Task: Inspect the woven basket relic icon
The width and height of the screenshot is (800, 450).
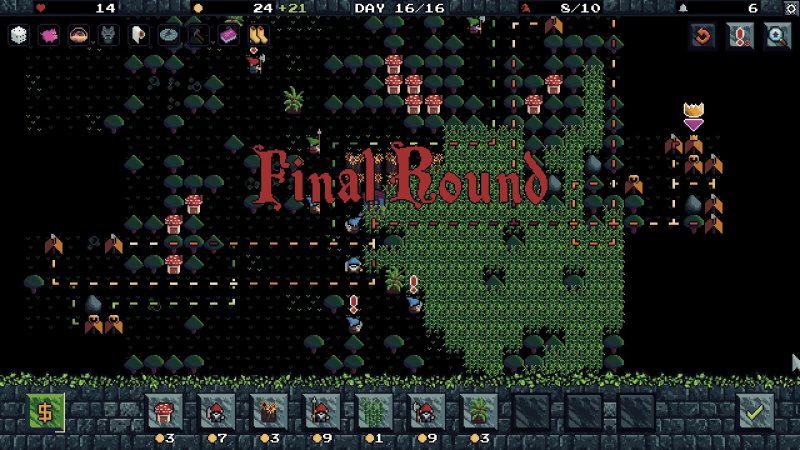Action: 78,36
